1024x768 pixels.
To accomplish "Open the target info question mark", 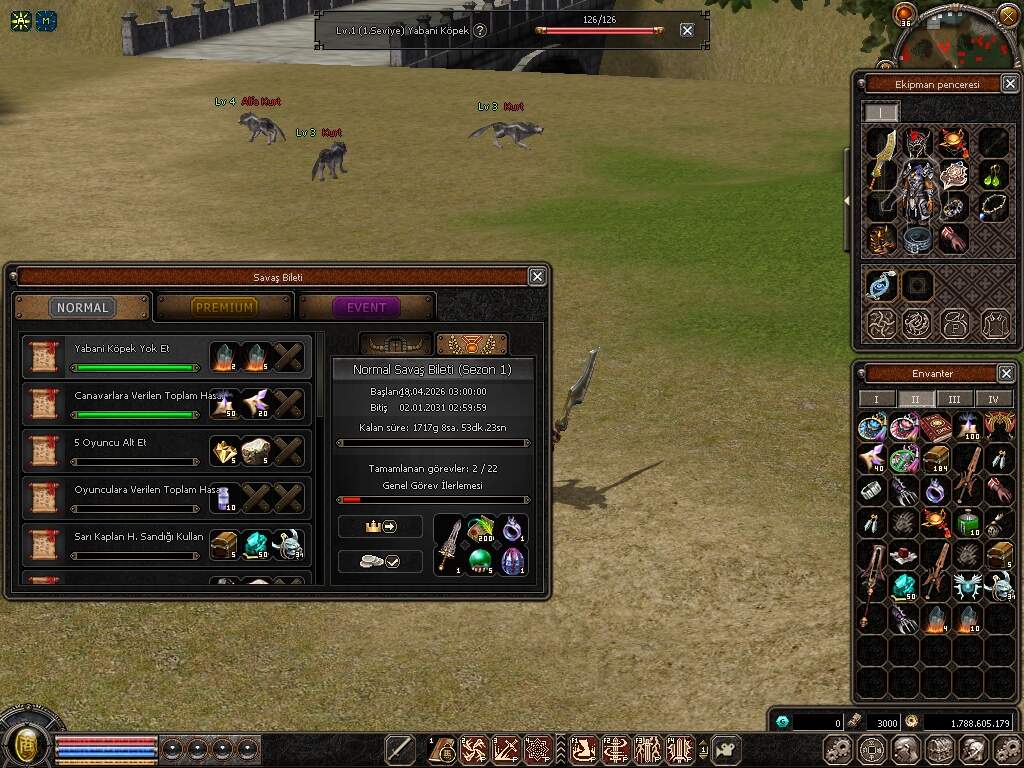I will tap(480, 30).
